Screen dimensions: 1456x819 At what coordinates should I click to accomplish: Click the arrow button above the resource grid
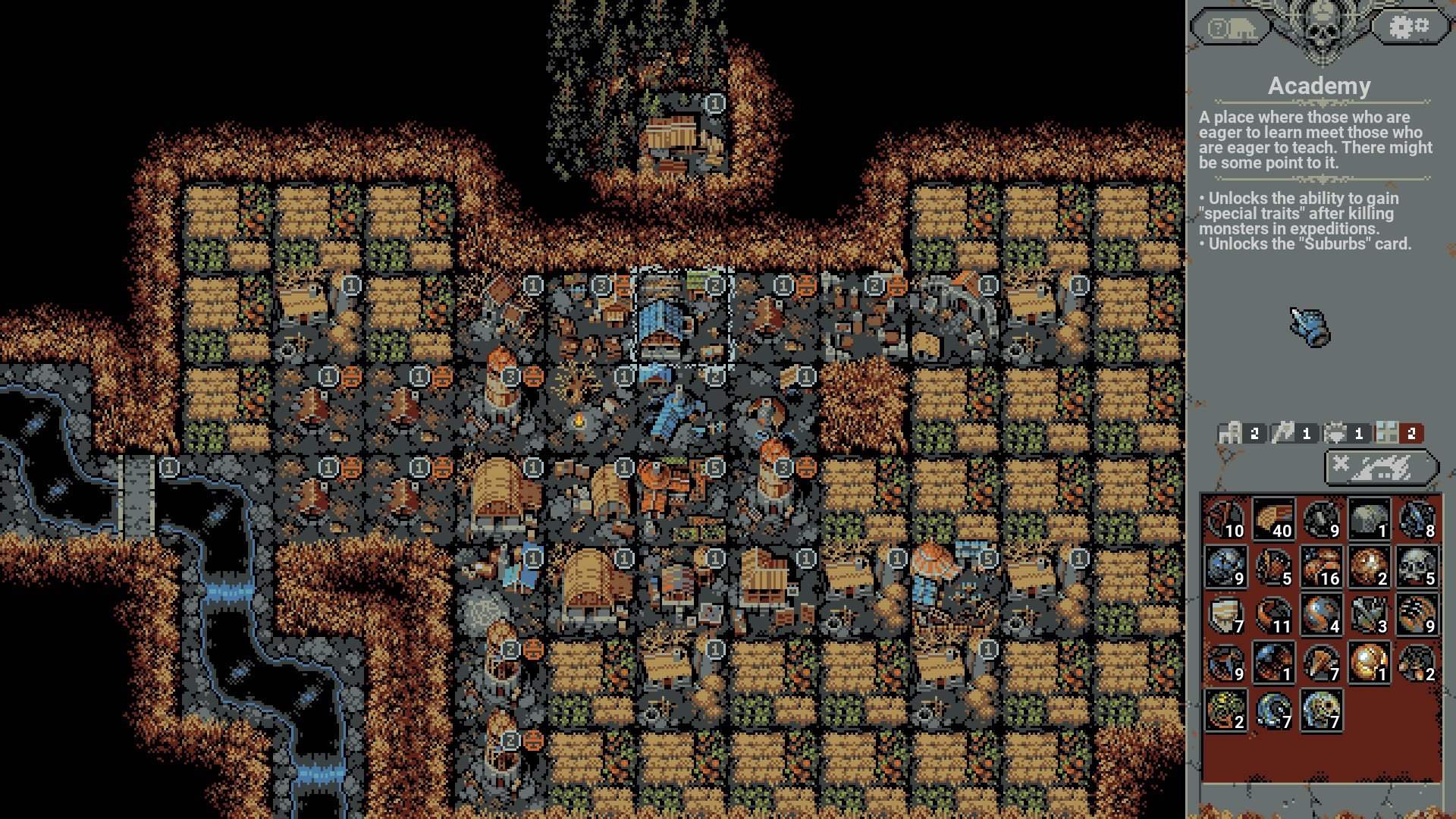pyautogui.click(x=1382, y=467)
